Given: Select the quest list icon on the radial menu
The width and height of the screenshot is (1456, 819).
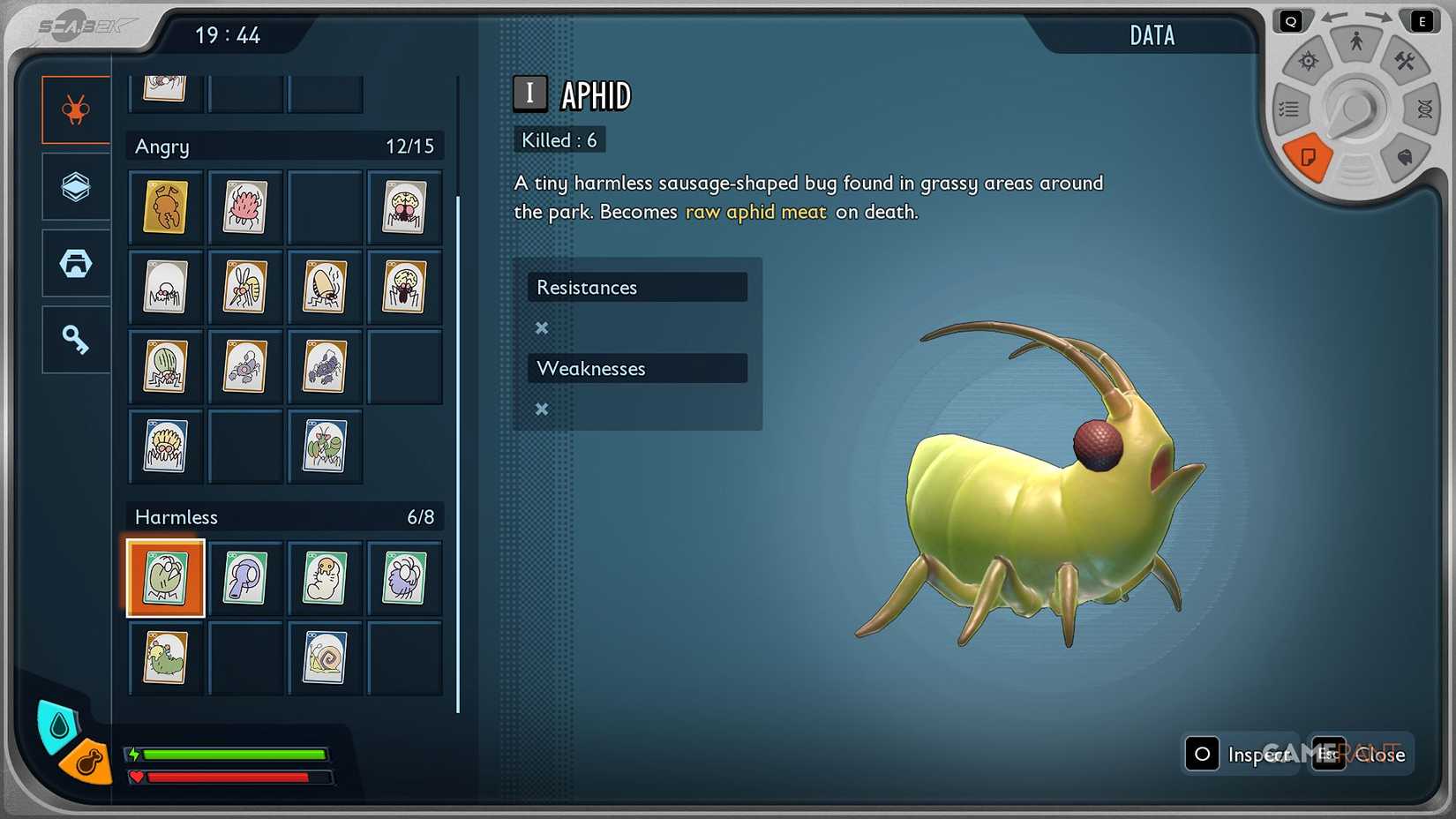Looking at the screenshot, I should pos(1289,109).
